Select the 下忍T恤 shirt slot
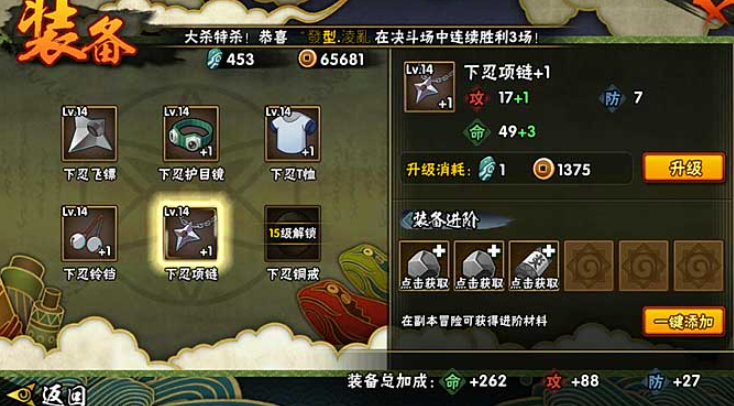734x406 pixels. tap(290, 134)
